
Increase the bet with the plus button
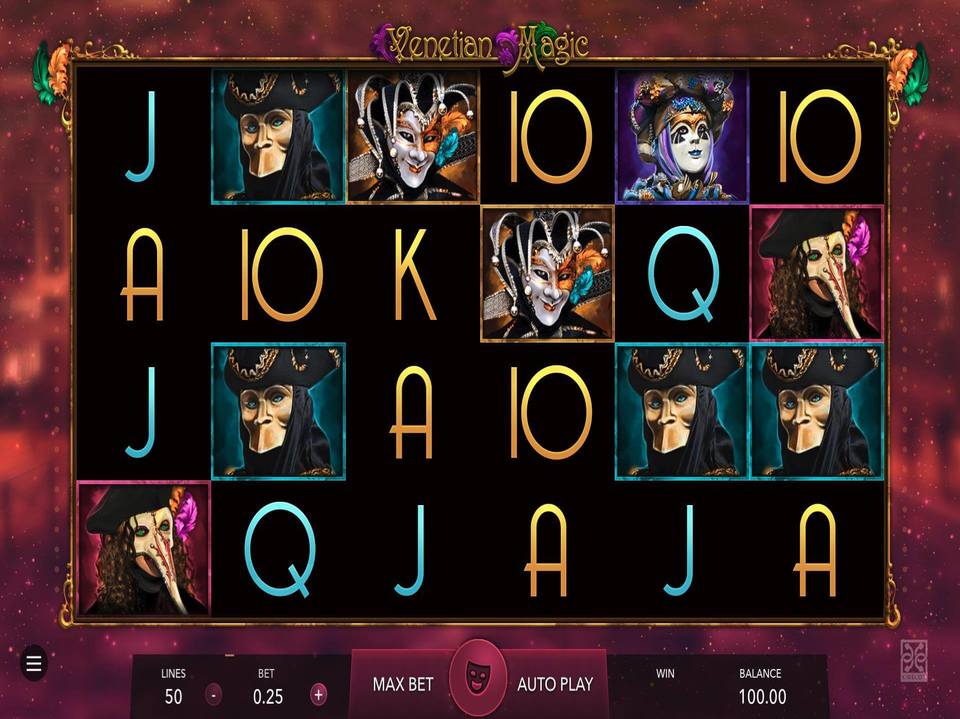[x=318, y=693]
